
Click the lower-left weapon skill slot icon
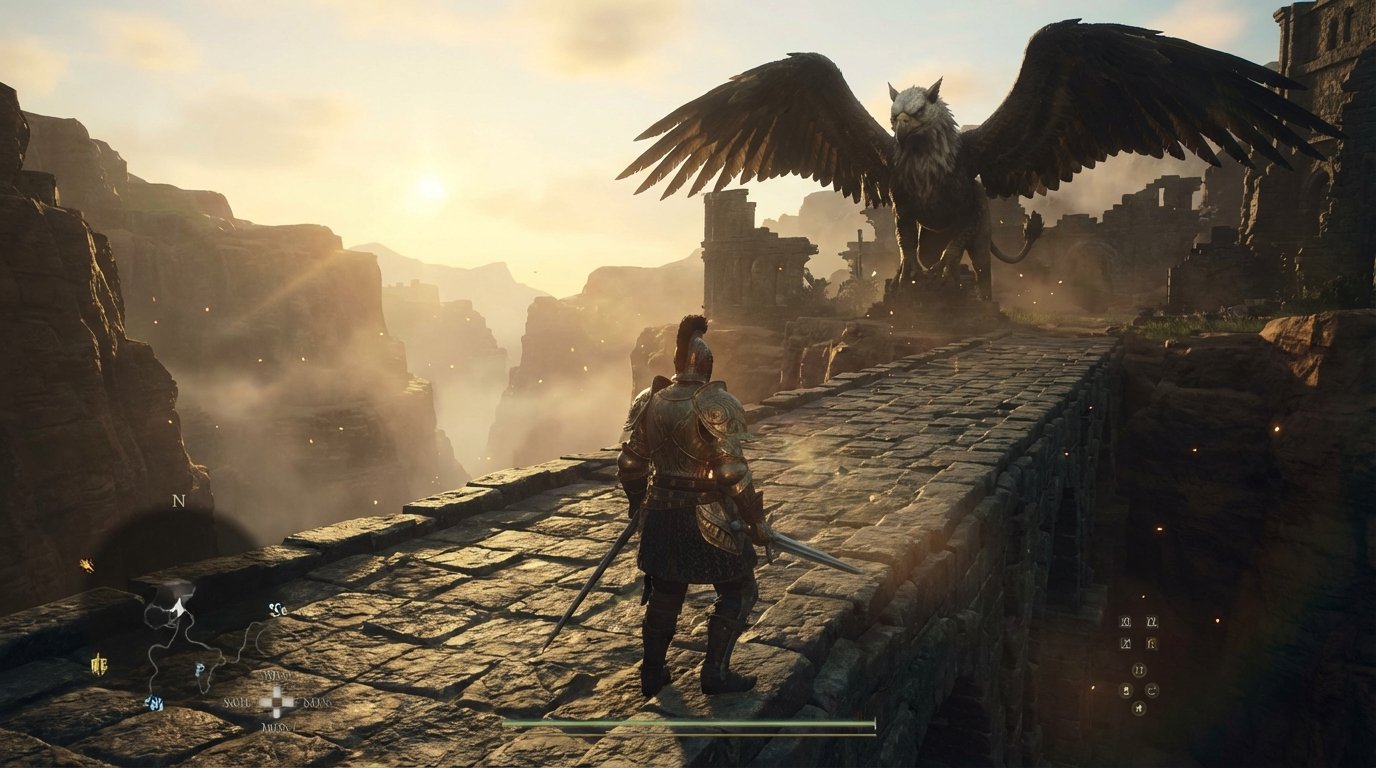[x=1125, y=643]
